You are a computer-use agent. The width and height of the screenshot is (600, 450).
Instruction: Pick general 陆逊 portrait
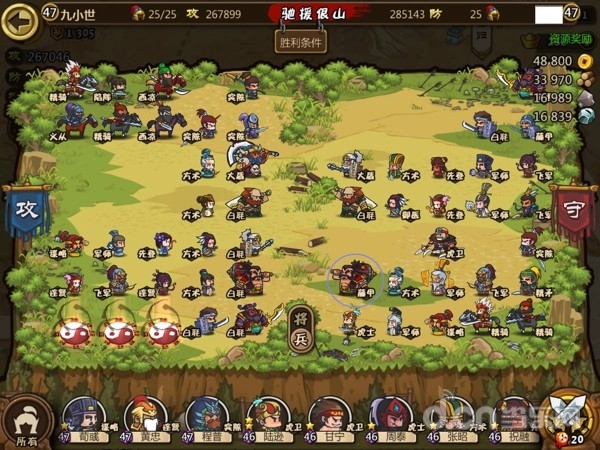point(267,417)
